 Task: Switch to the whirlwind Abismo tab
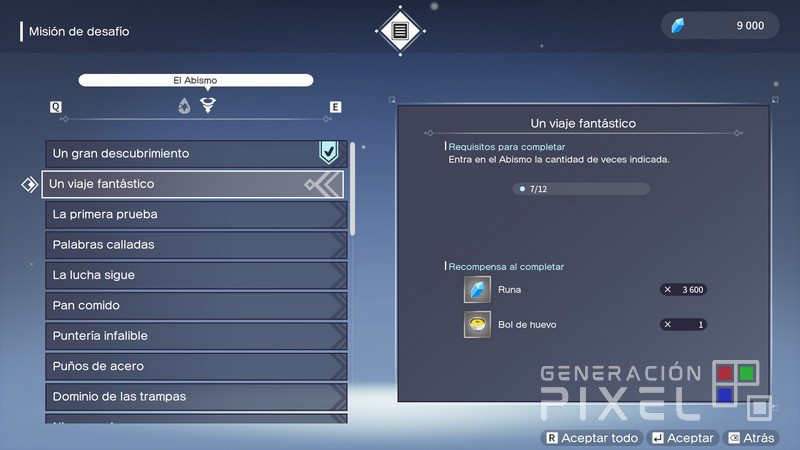208,105
